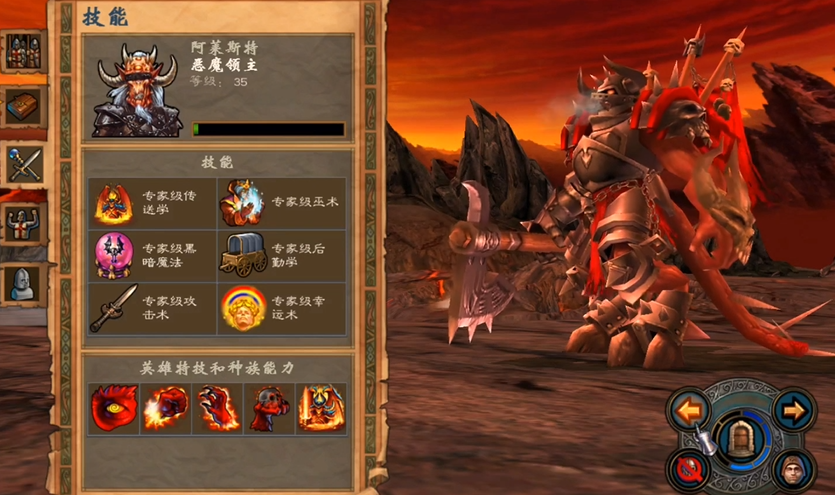Viewport: 835px width, 495px height.
Task: Click the demon lord hero portrait
Action: pyautogui.click(x=136, y=90)
